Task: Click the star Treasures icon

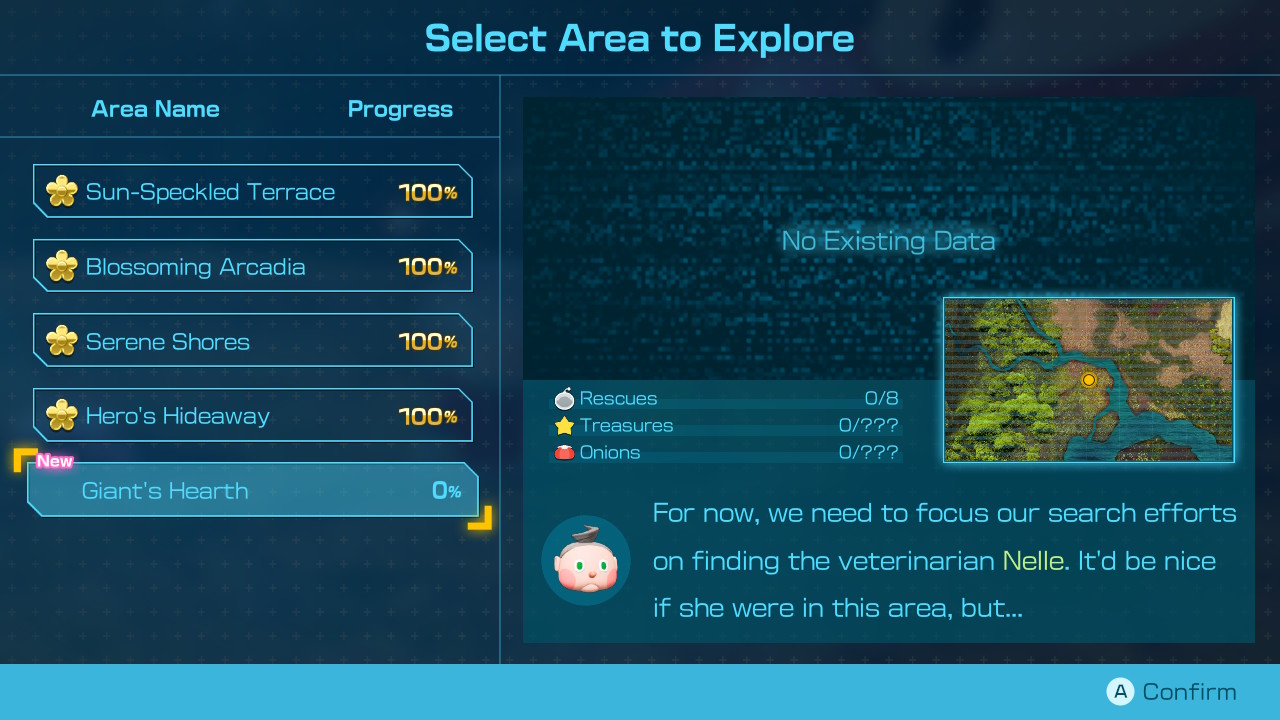Action: pyautogui.click(x=564, y=425)
